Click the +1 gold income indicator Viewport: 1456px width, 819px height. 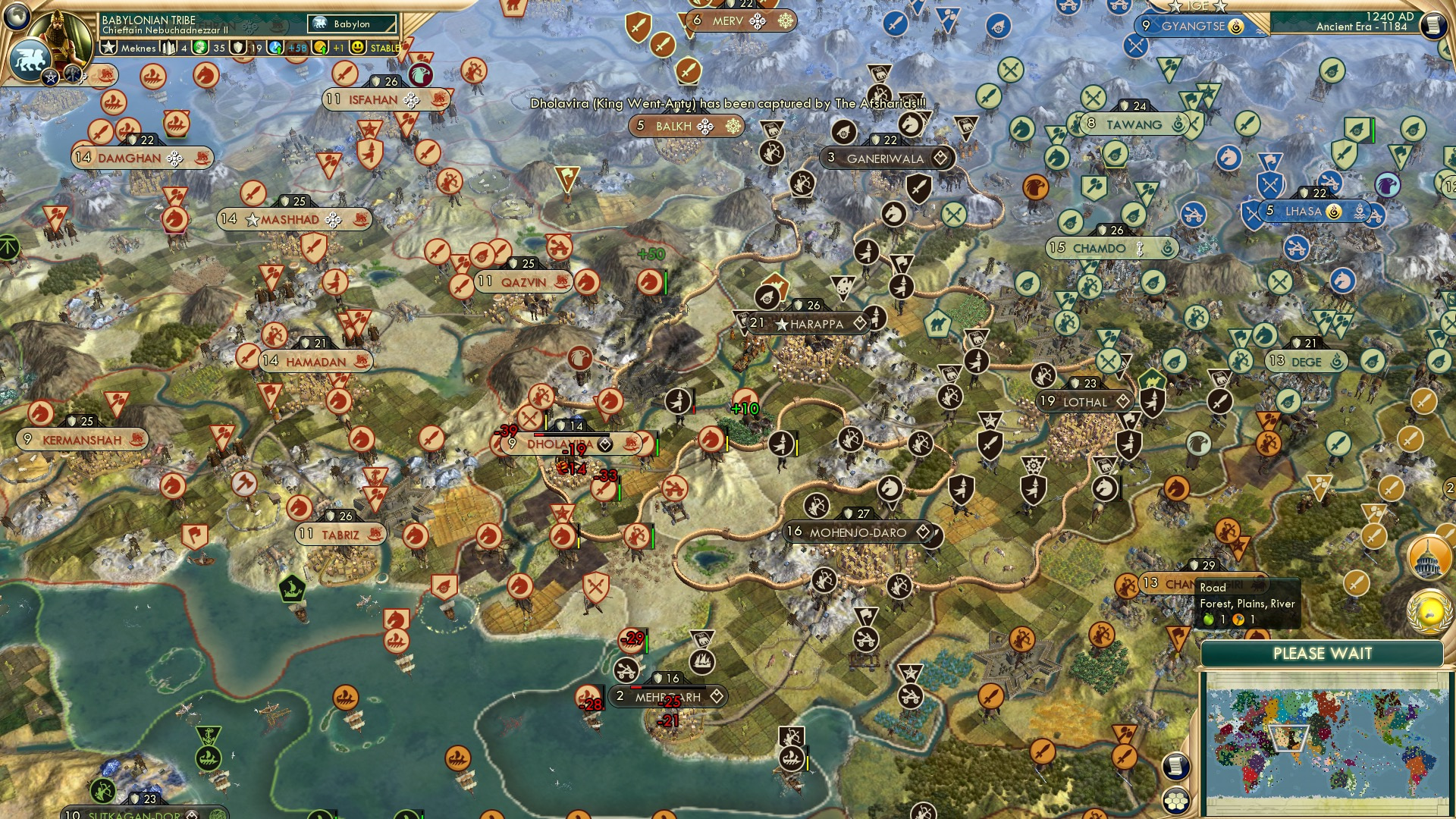pos(335,46)
